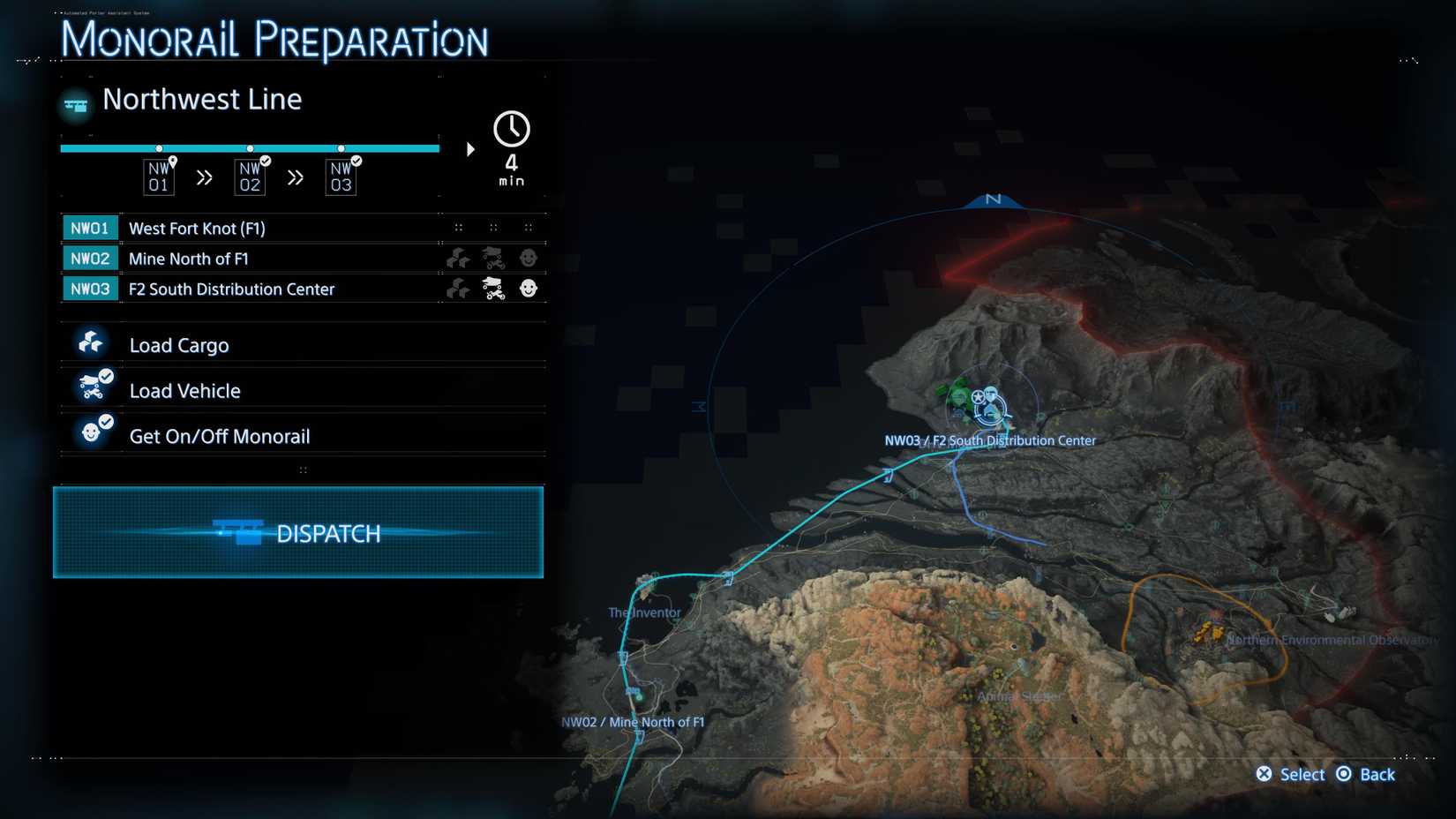The height and width of the screenshot is (819, 1456).
Task: Click the NW03 F2 South Distribution Center map label
Action: point(989,440)
